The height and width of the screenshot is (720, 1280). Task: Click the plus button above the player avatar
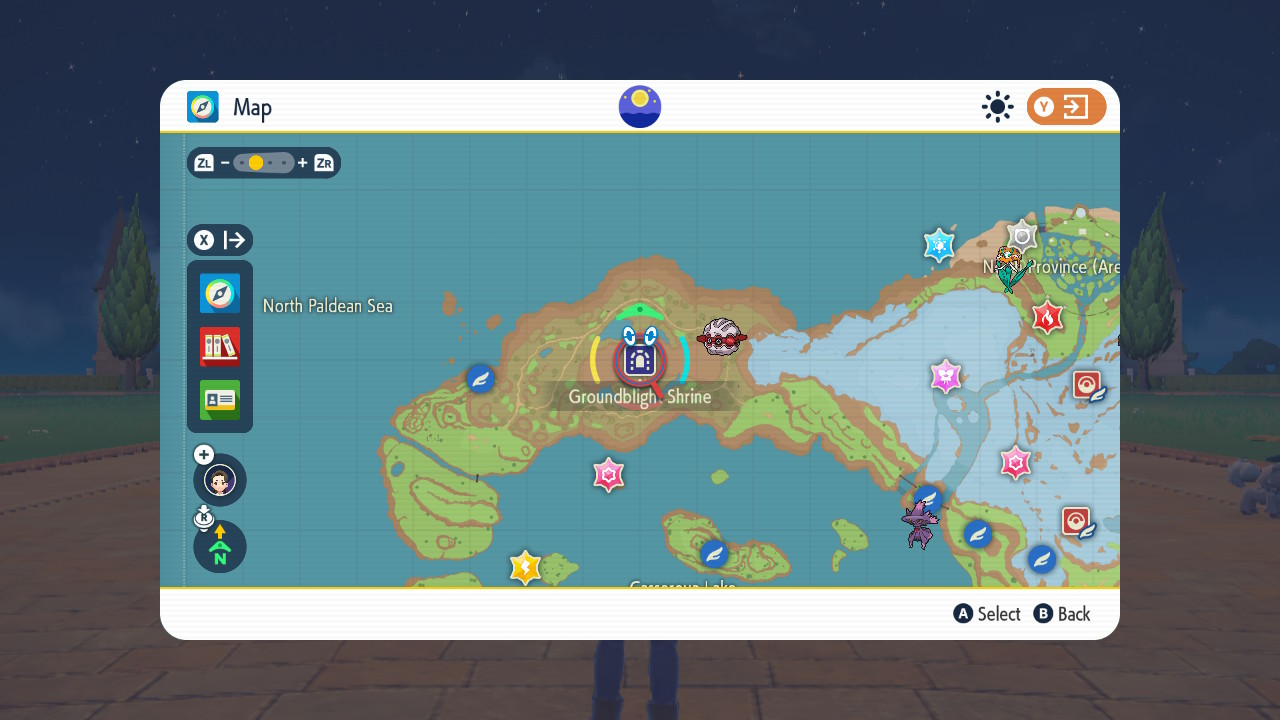click(x=203, y=454)
